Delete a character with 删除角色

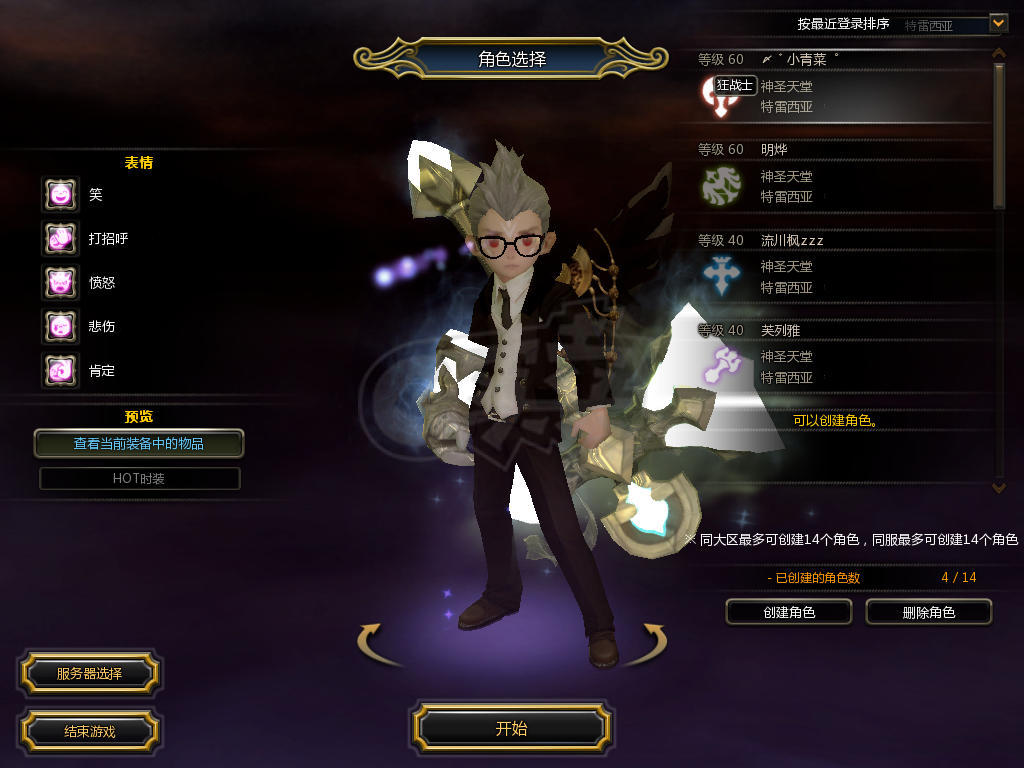(928, 612)
